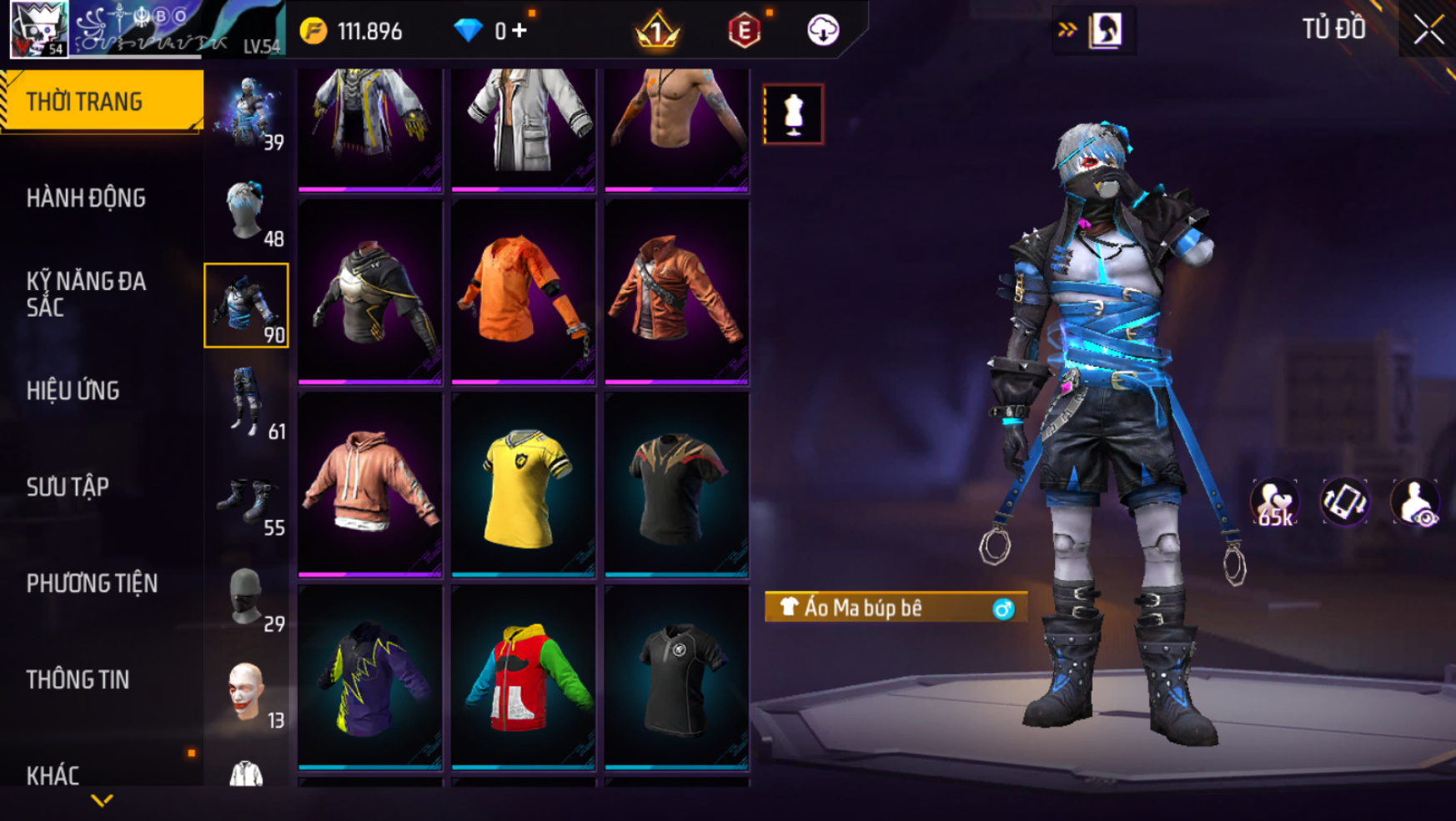Viewport: 1456px width, 821px height.
Task: Switch to the Hành Động tab
Action: pos(86,198)
